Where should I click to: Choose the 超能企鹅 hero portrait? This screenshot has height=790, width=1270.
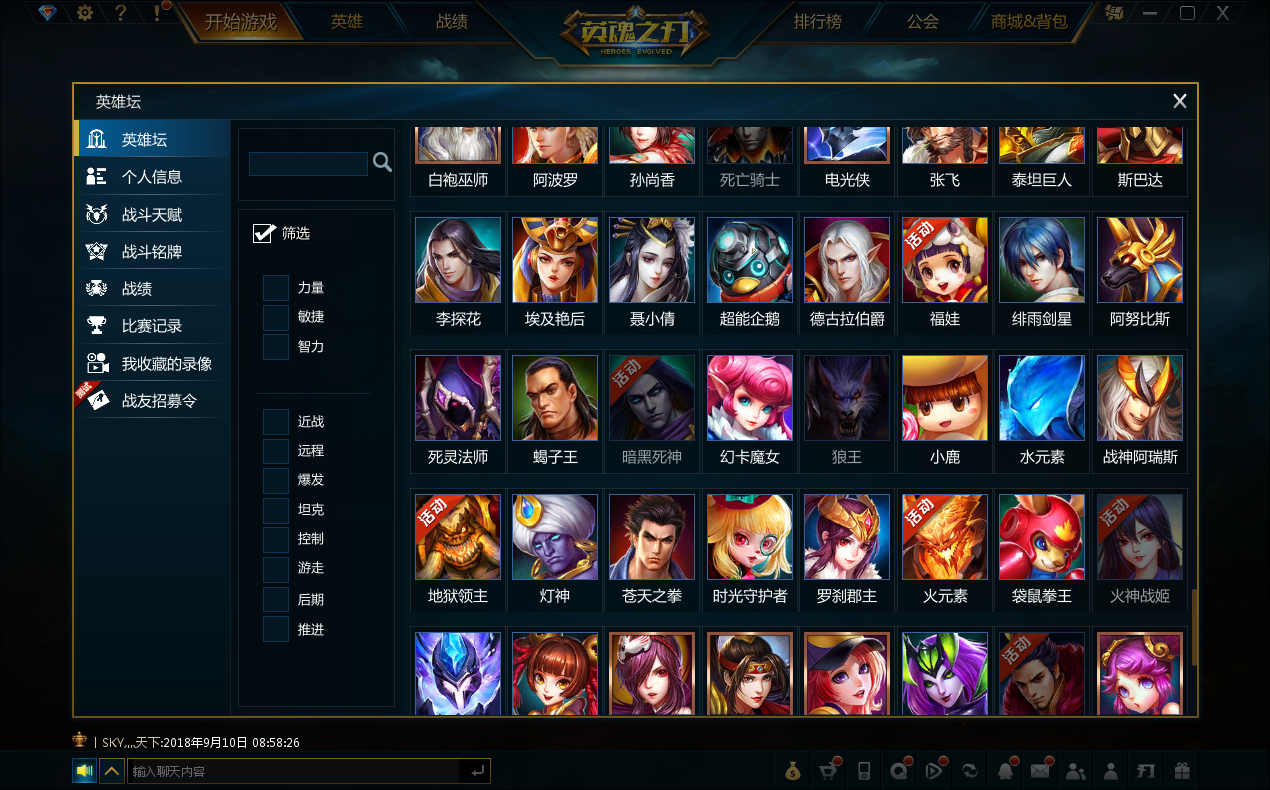pos(750,260)
